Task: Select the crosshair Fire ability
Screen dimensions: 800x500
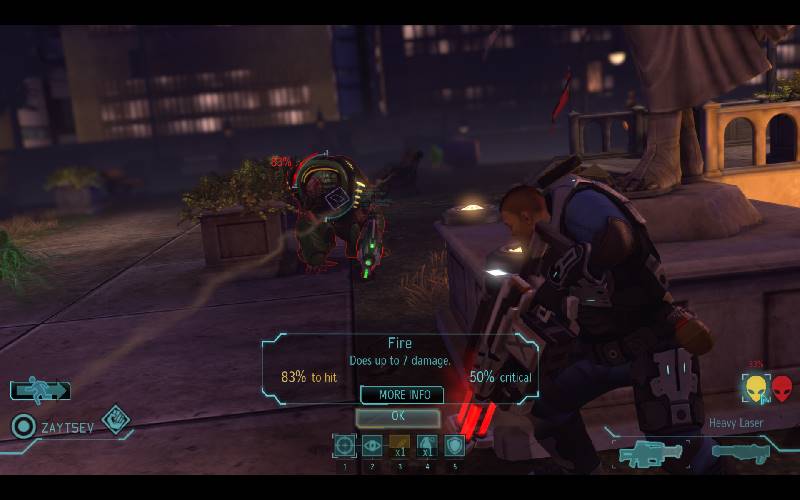Action: click(345, 446)
